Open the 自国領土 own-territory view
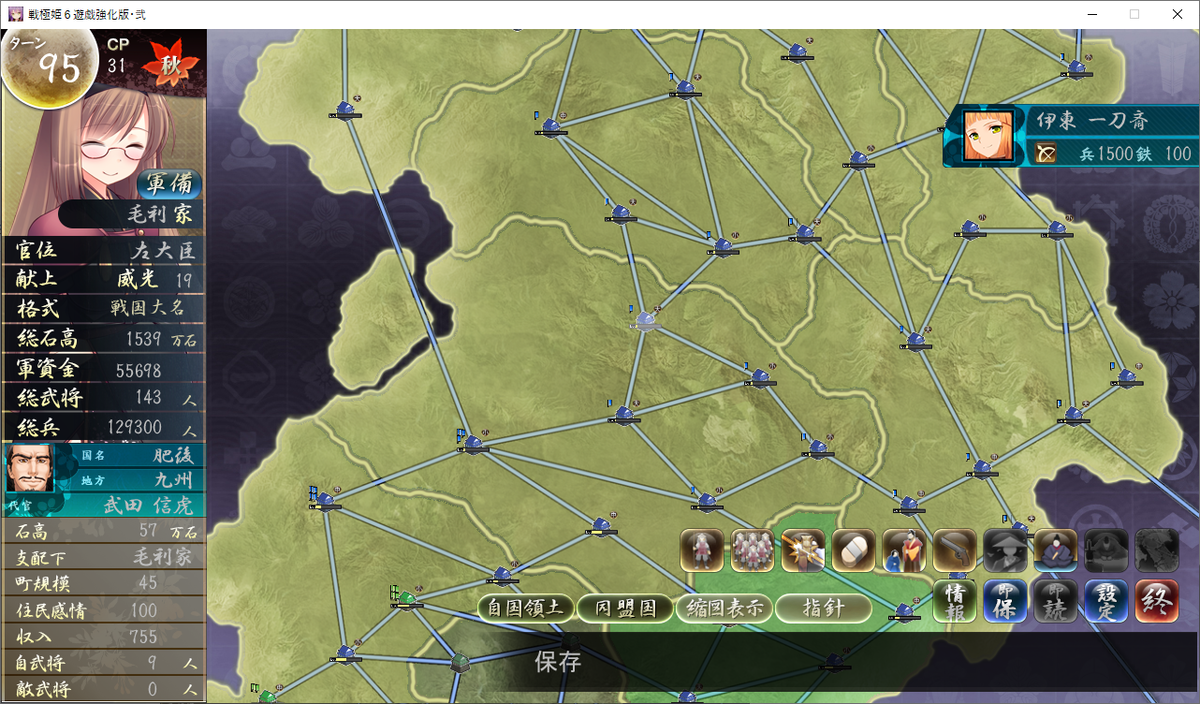Screen dimensions: 1200x704 (526, 608)
